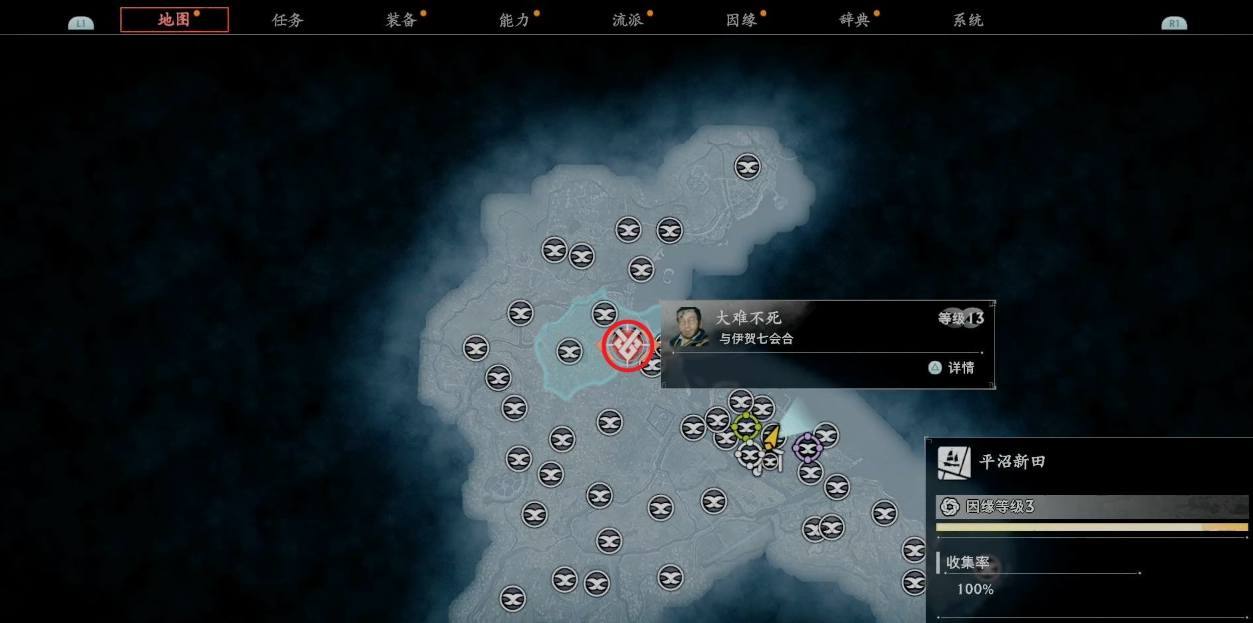Screen dimensions: 1253x623
Task: Switch to the 地图 tab
Action: click(174, 20)
